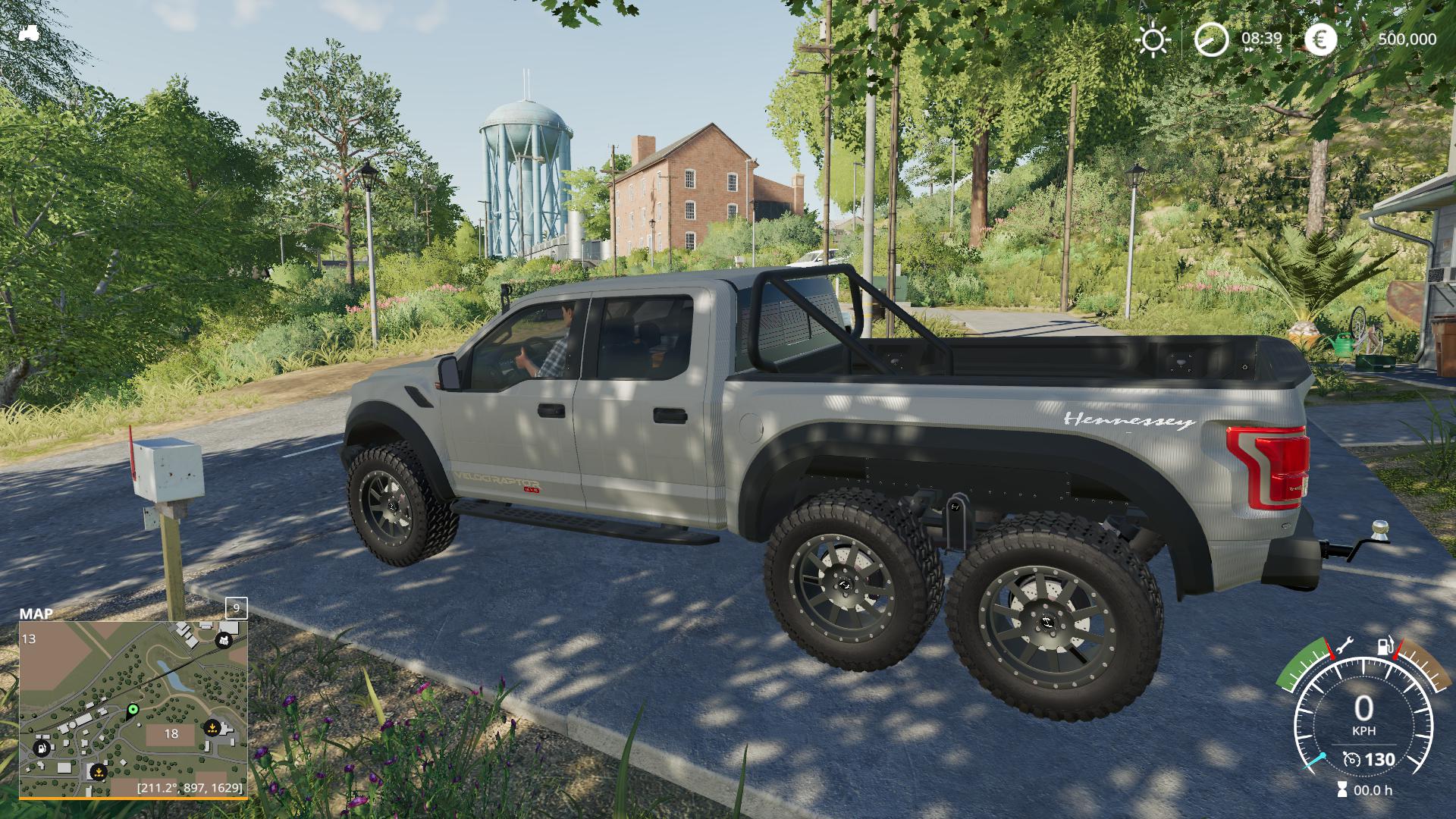Screen dimensions: 1456x819
Task: Select the animal dealer marker on minimap
Action: tap(224, 641)
